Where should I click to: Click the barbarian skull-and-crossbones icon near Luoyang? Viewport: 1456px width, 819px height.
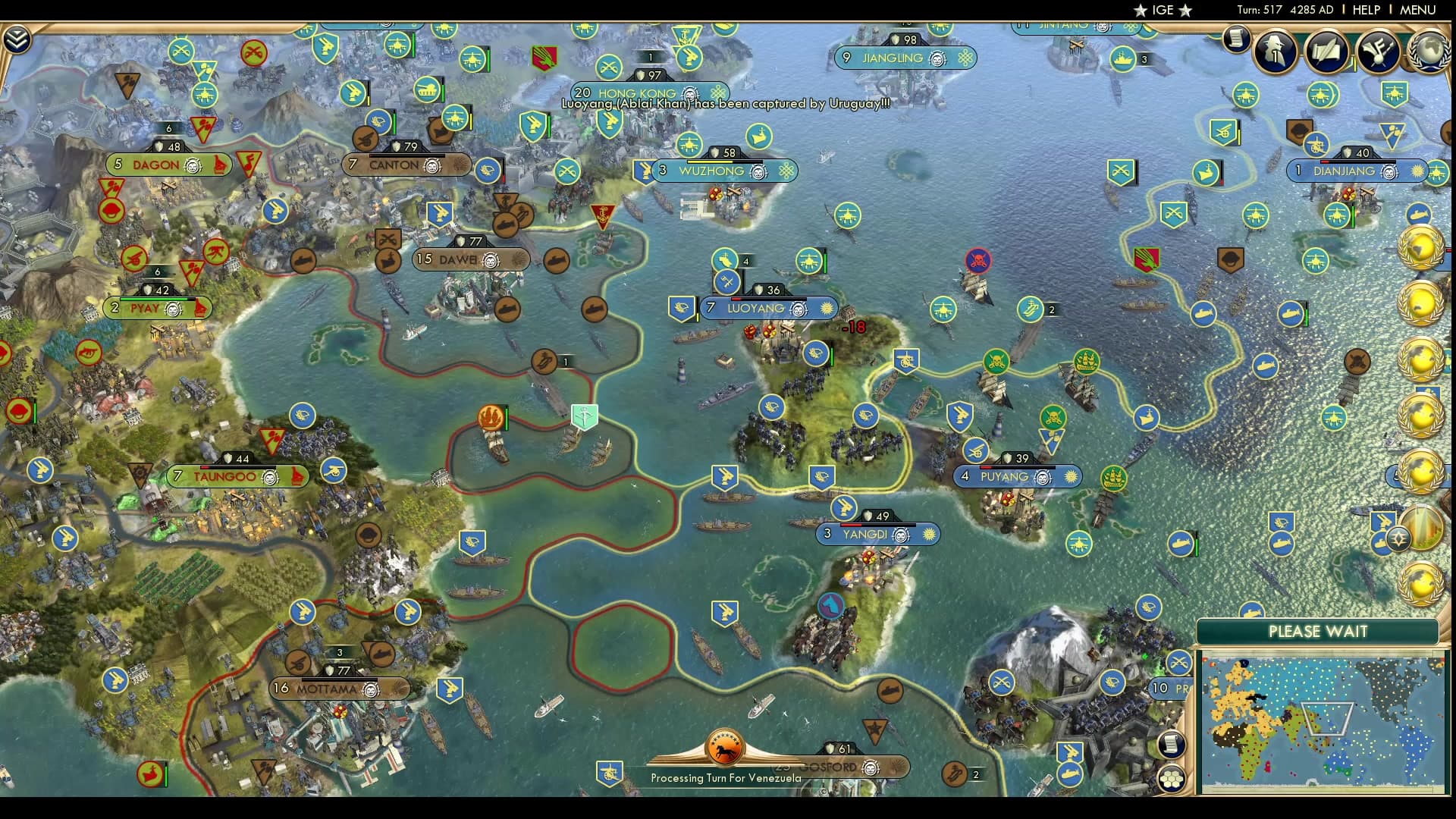[x=977, y=261]
